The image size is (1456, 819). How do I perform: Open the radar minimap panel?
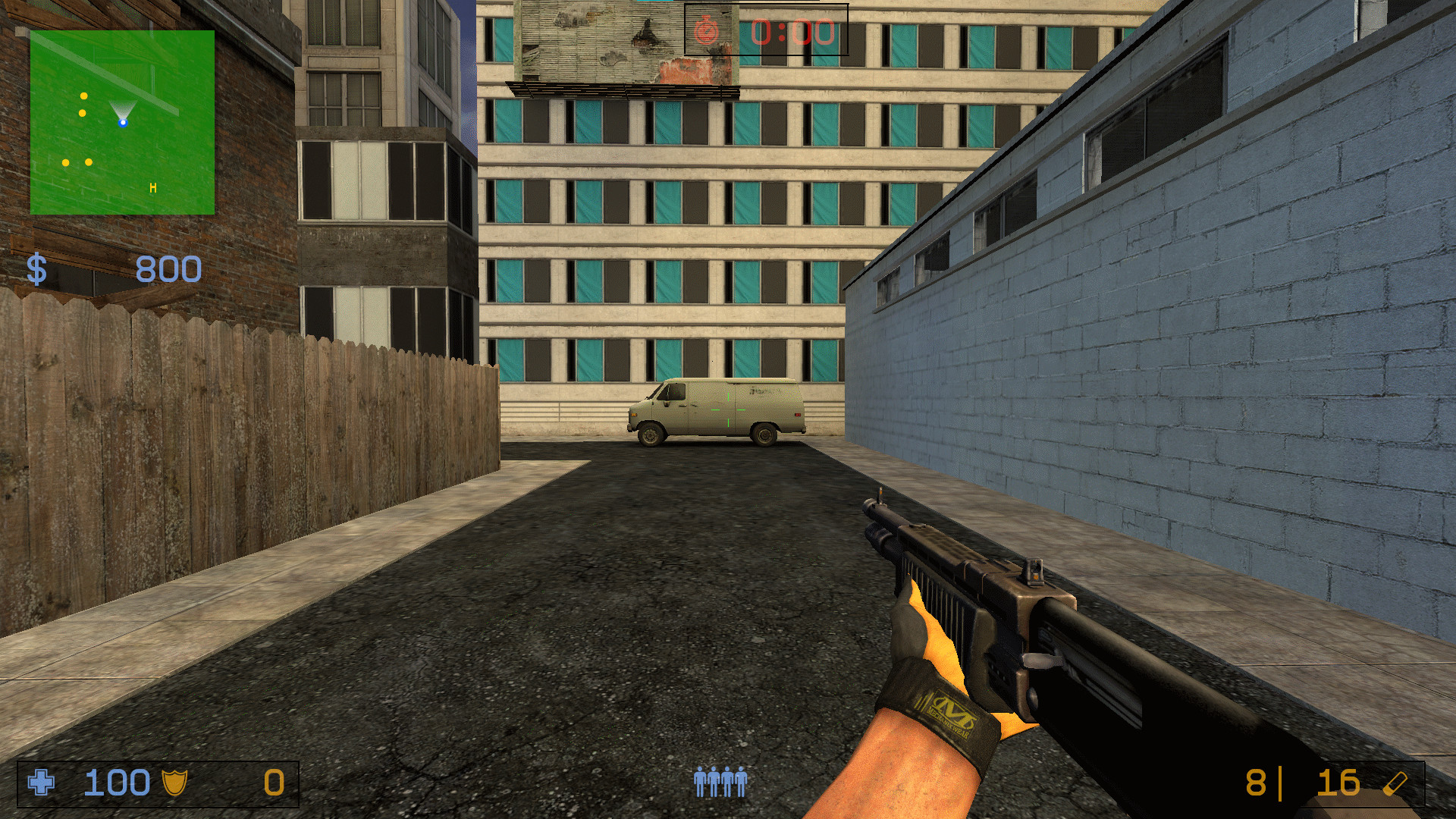(121, 121)
